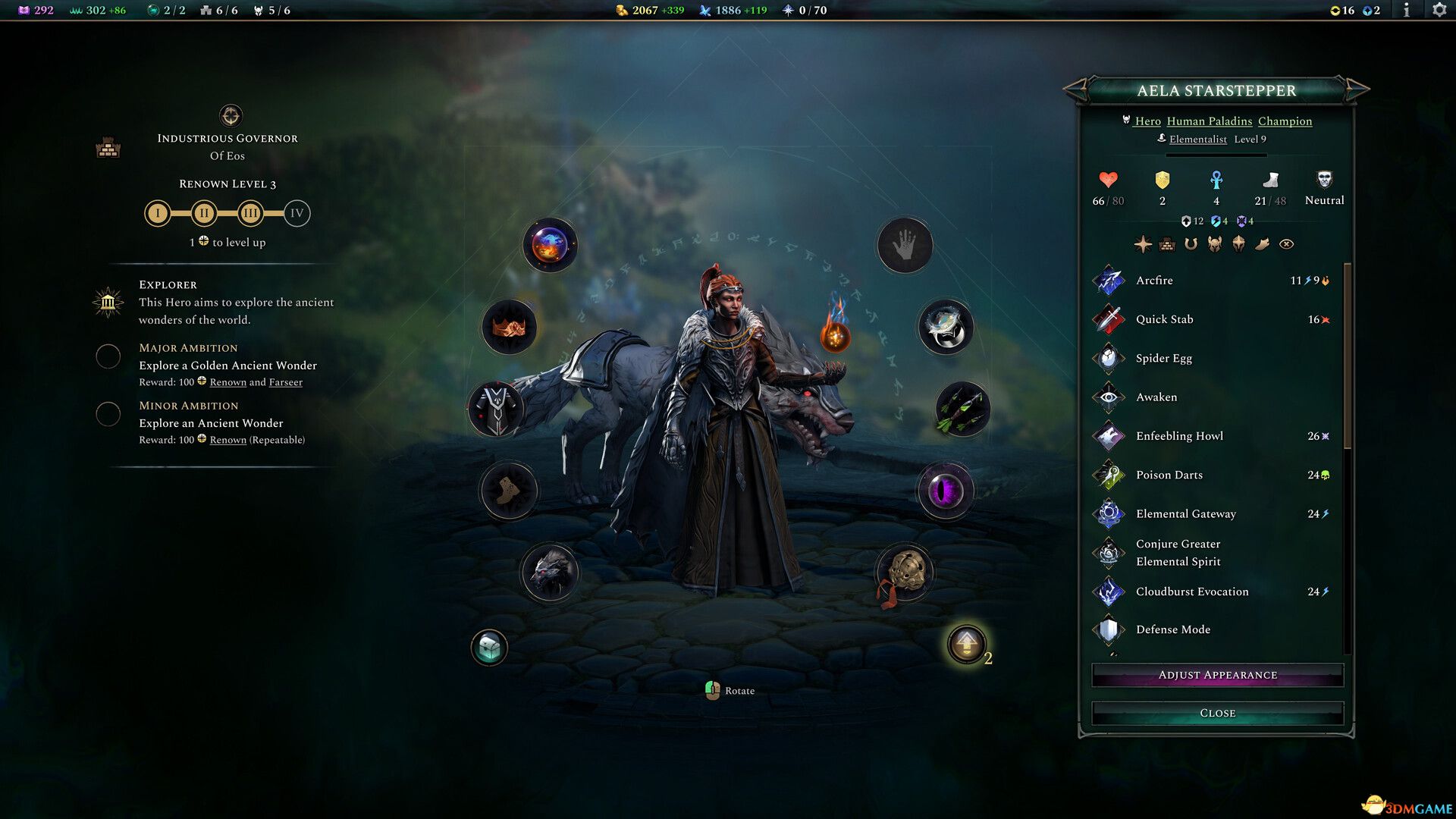Open the settings gear menu
This screenshot has width=1456, height=819.
[x=1439, y=11]
